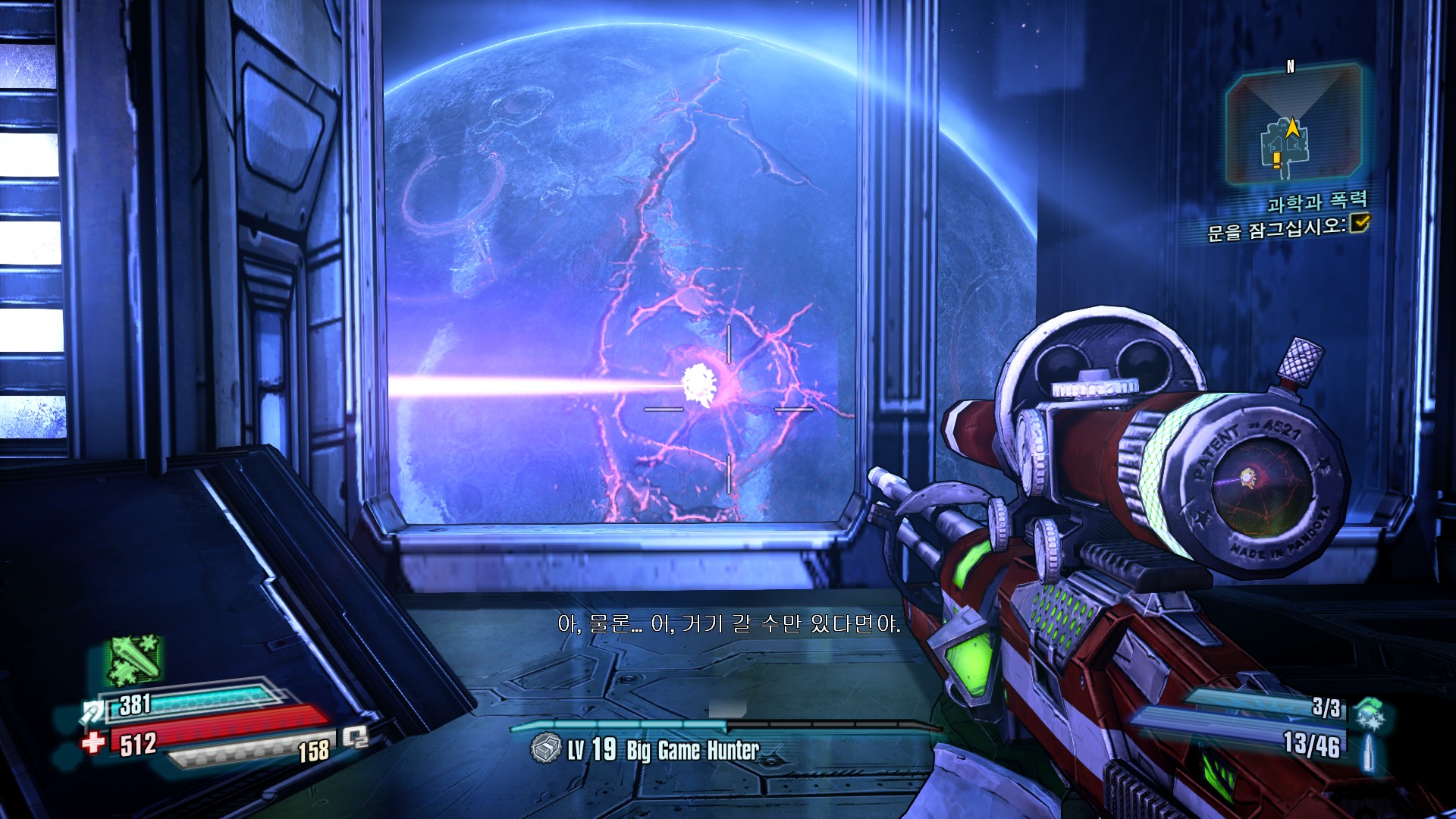This screenshot has height=819, width=1456.
Task: Activate the green action skill icon
Action: click(x=134, y=658)
